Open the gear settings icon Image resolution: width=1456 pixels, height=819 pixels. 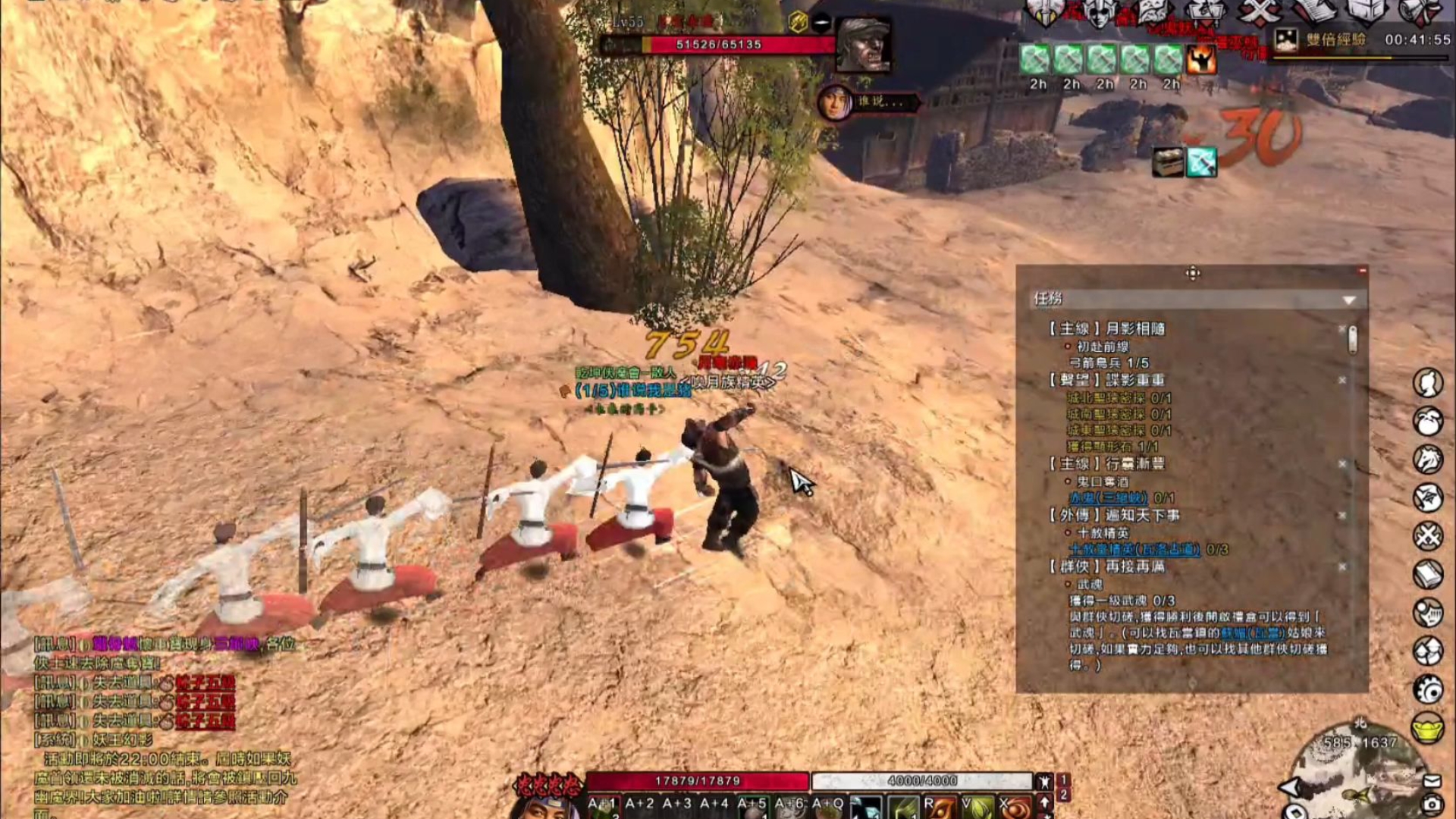1428,689
